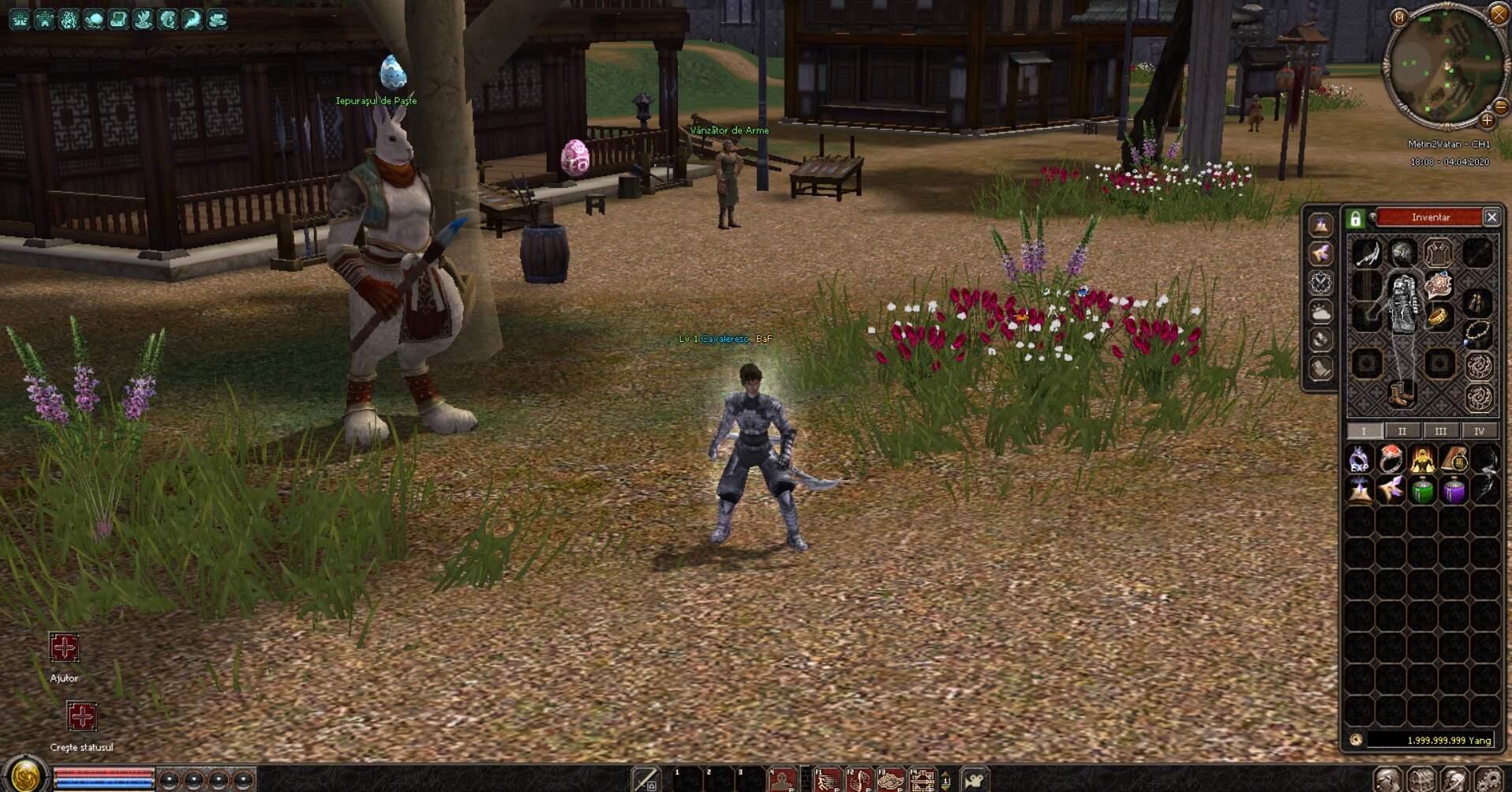Click the equipped boots slot
The width and height of the screenshot is (1512, 792).
point(1402,392)
